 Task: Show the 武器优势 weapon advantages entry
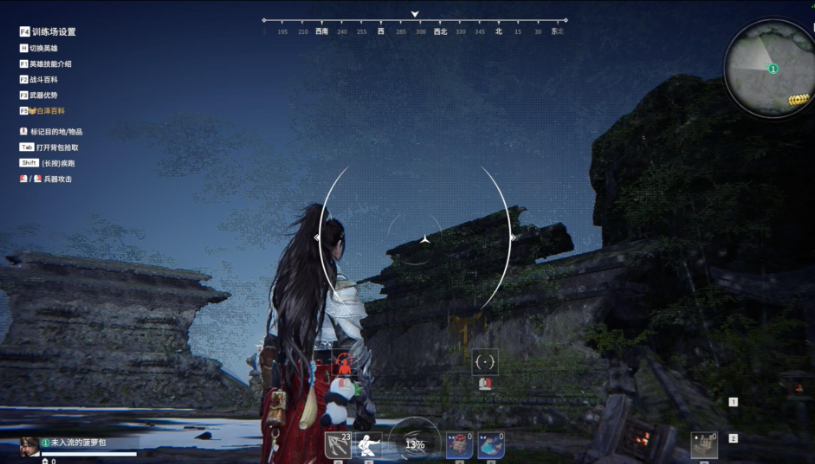point(44,95)
